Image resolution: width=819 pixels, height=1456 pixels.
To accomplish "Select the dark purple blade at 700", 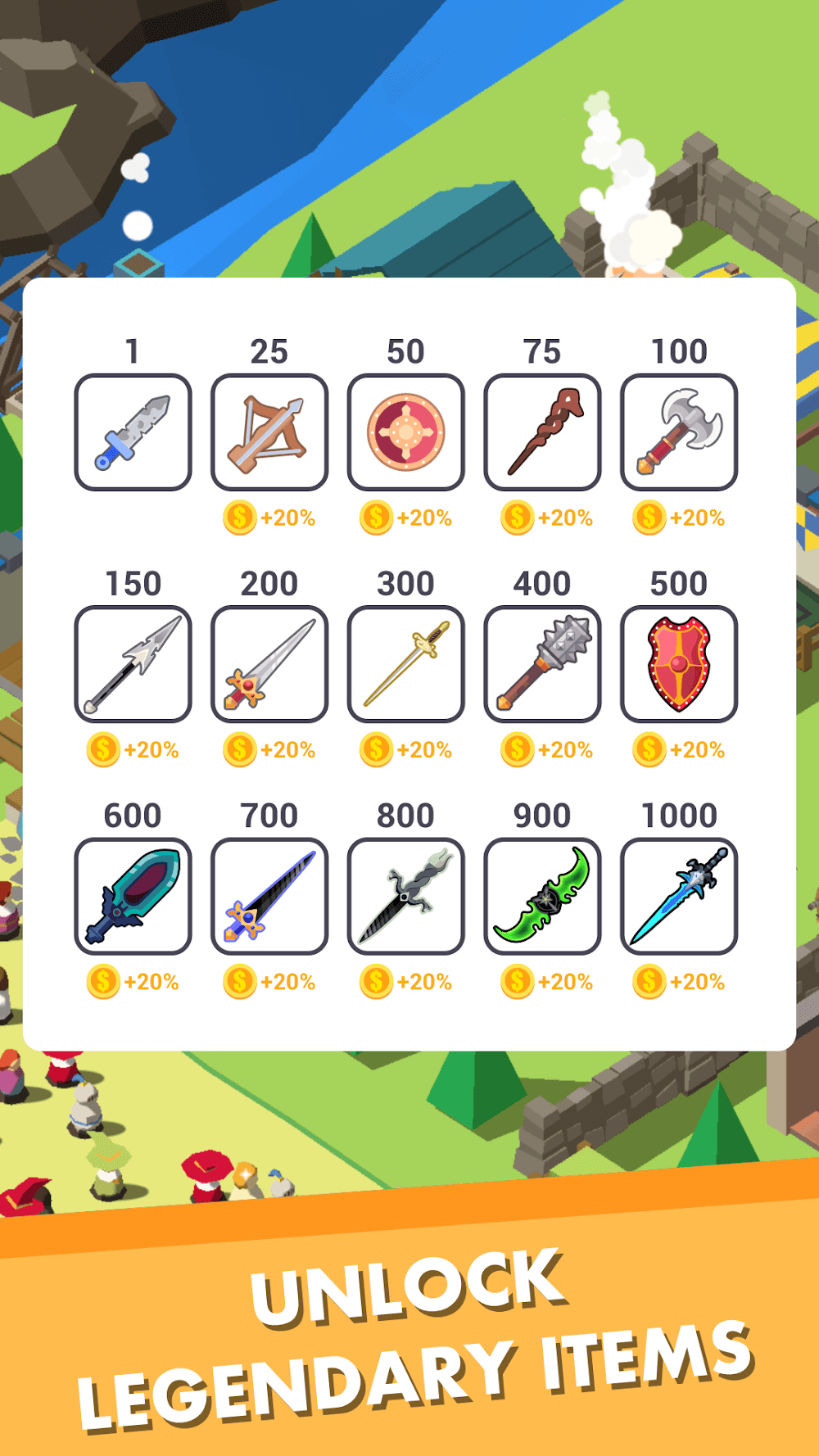I will point(269,896).
